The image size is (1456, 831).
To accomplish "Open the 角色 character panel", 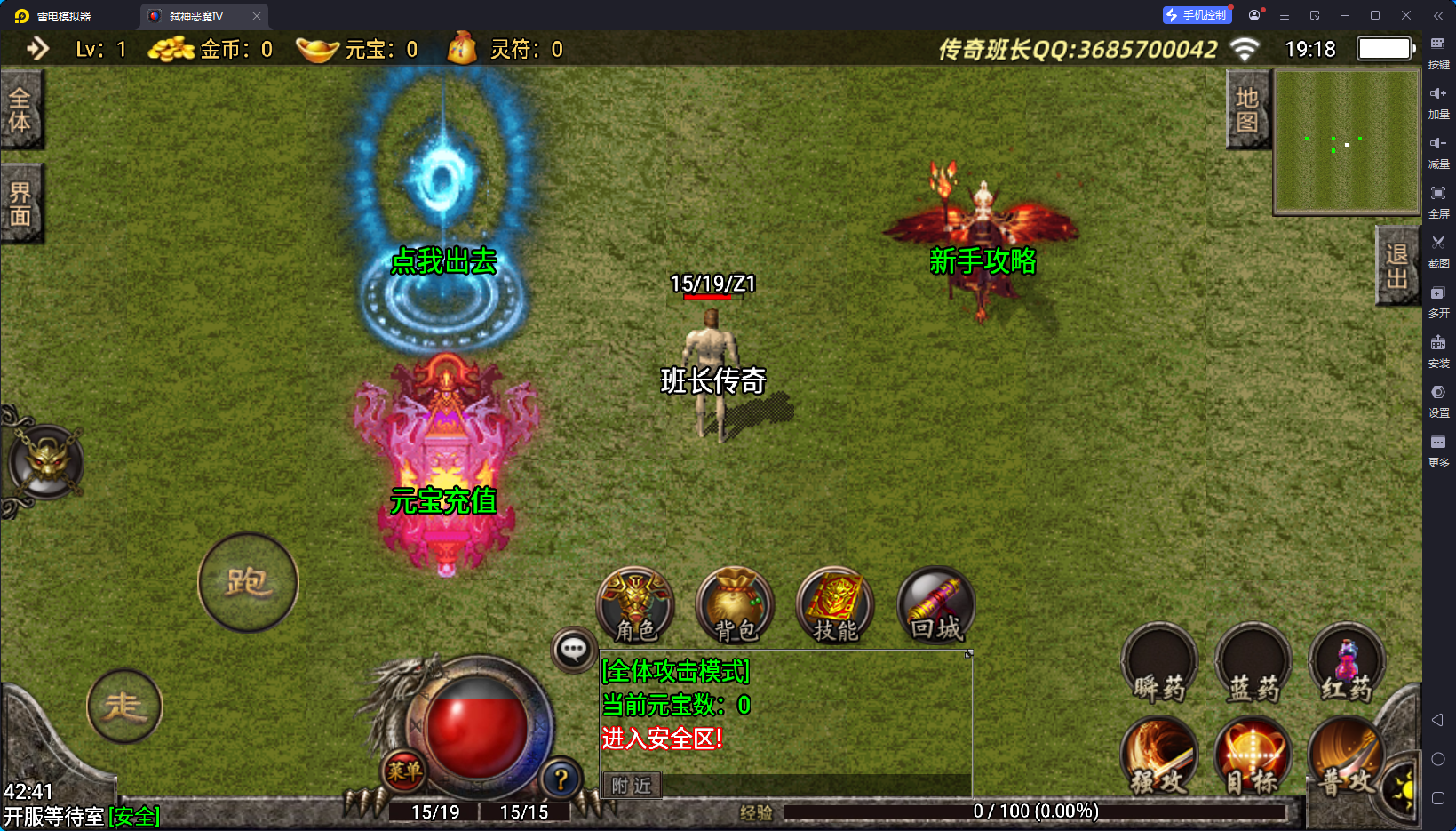I will [635, 605].
